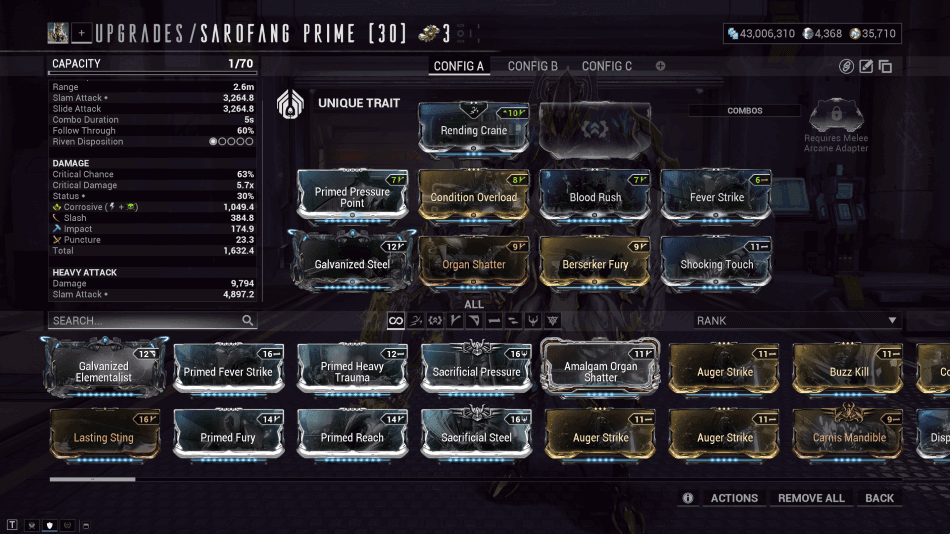The height and width of the screenshot is (534, 950).
Task: Go back with the Back button
Action: (x=880, y=498)
